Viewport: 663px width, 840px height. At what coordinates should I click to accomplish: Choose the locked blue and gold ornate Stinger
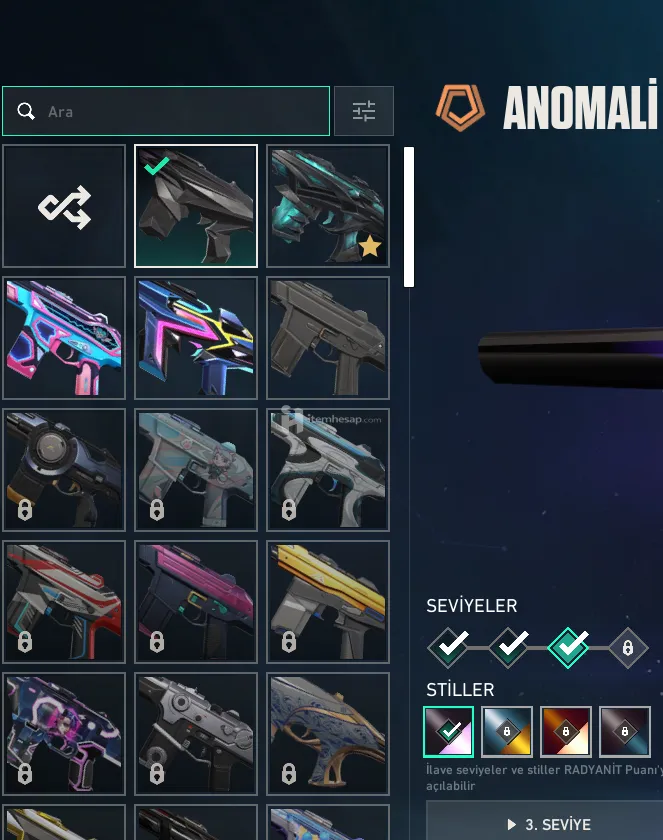point(328,734)
